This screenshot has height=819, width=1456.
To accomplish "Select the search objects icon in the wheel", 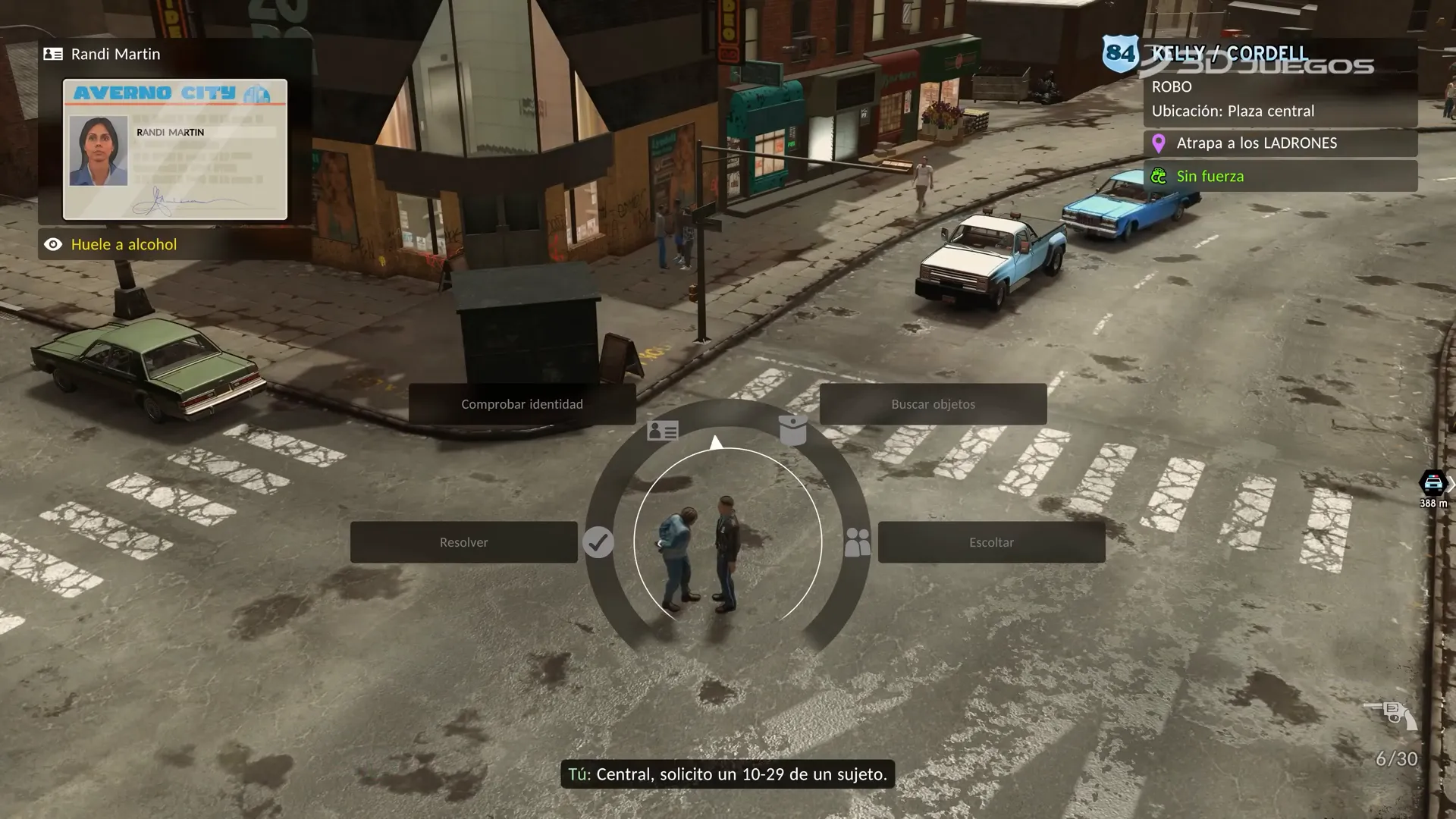I will [793, 430].
